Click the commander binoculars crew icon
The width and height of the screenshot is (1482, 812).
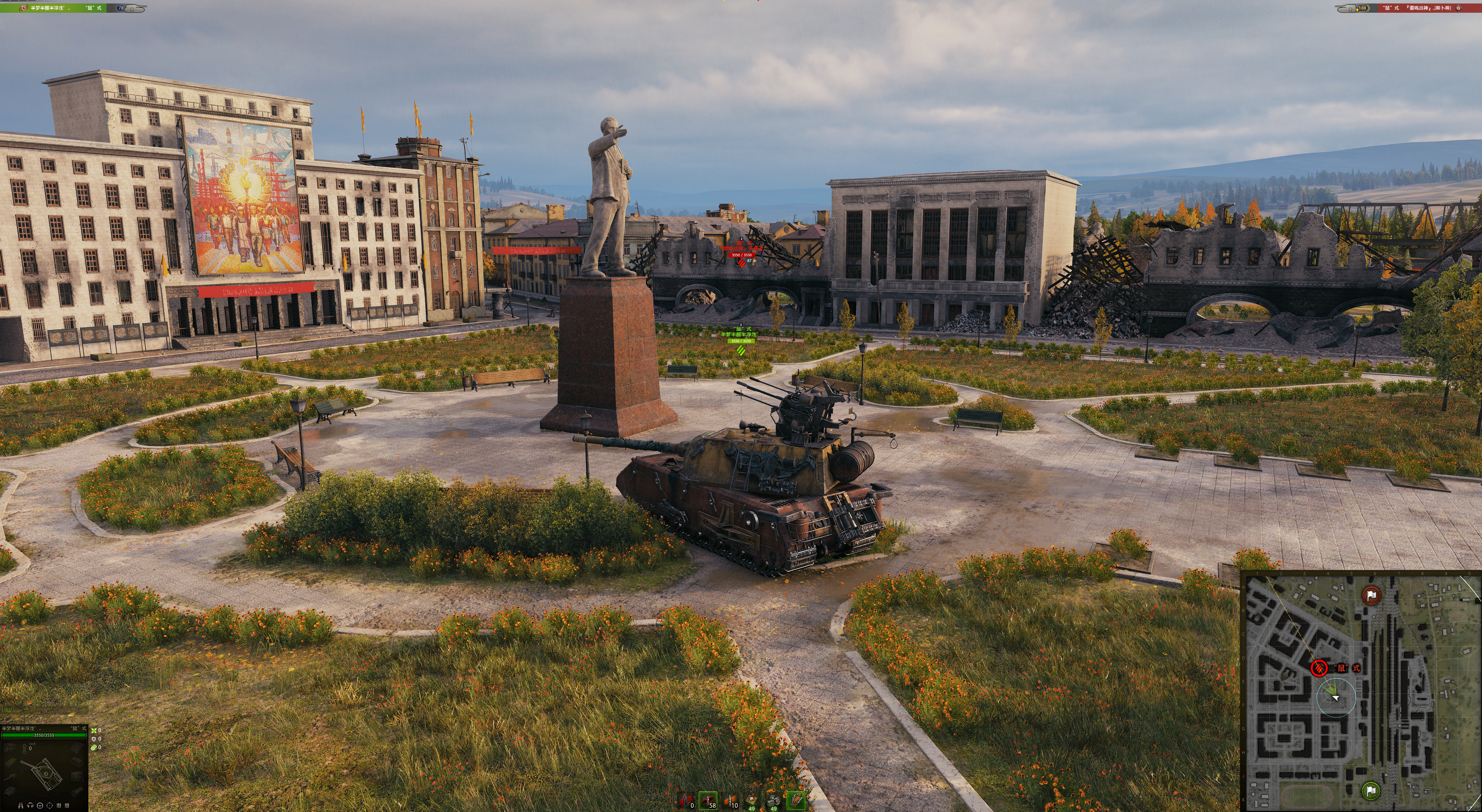click(21, 805)
